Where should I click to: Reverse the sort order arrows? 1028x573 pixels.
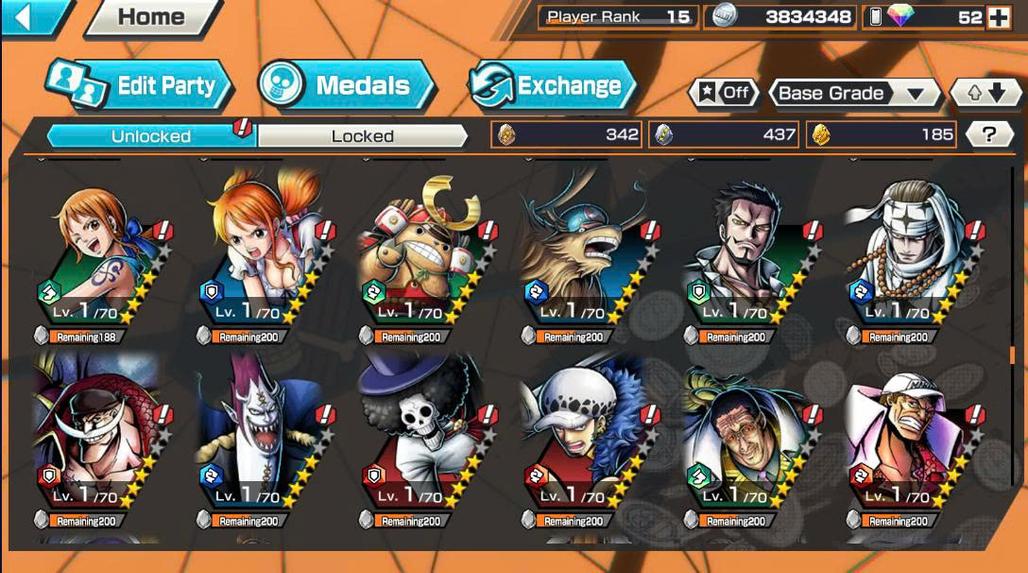(x=985, y=93)
